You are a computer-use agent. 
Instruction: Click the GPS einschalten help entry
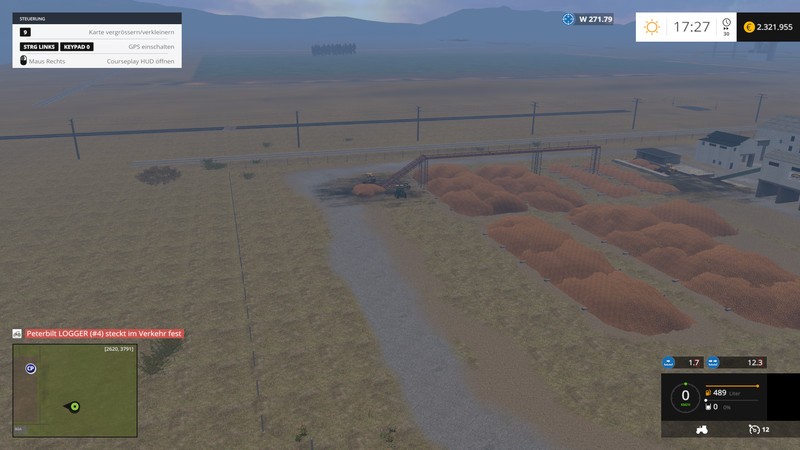pos(152,47)
